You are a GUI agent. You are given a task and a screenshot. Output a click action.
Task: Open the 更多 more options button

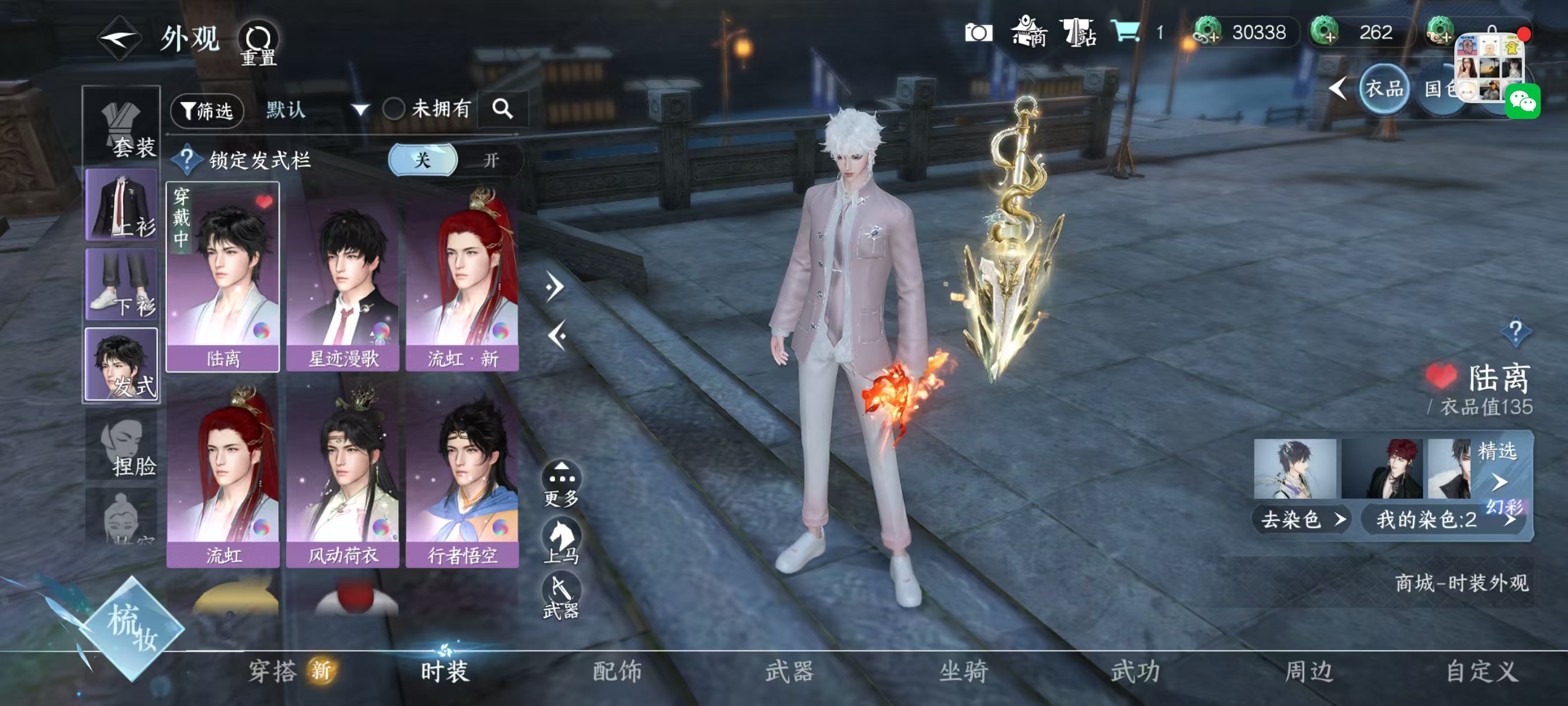click(x=561, y=484)
